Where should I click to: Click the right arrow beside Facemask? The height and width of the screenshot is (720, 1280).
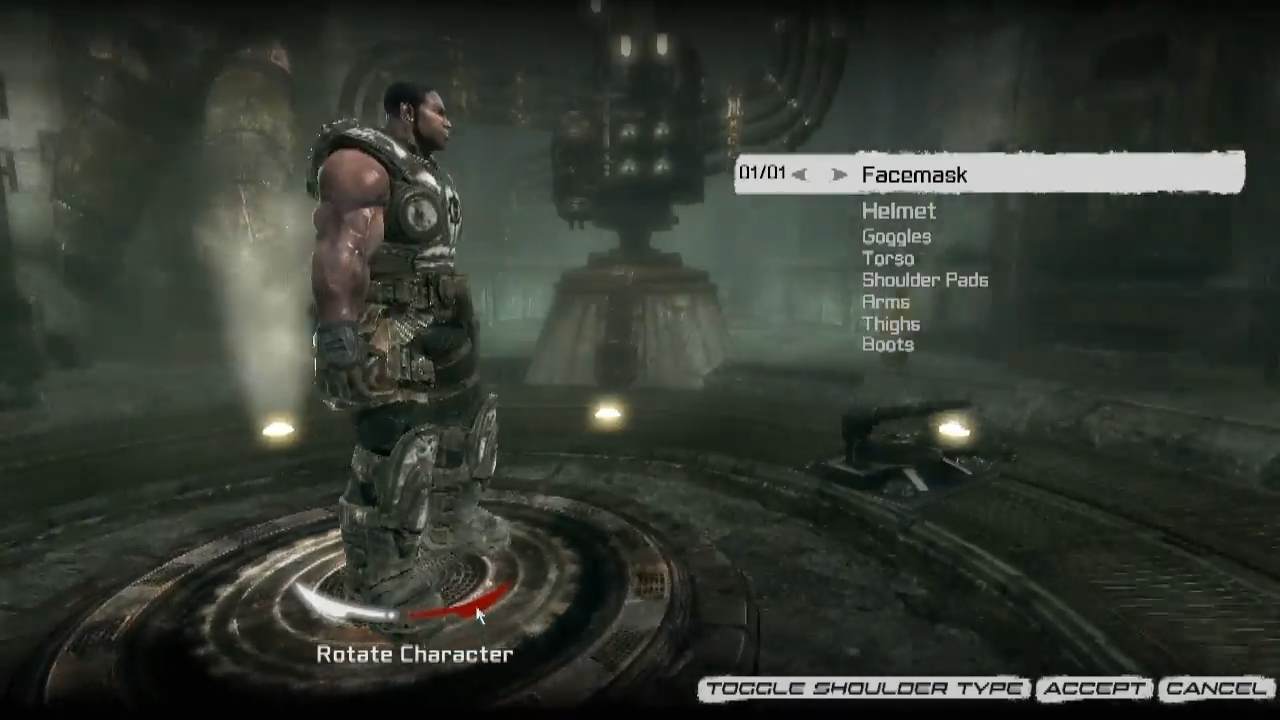(839, 175)
